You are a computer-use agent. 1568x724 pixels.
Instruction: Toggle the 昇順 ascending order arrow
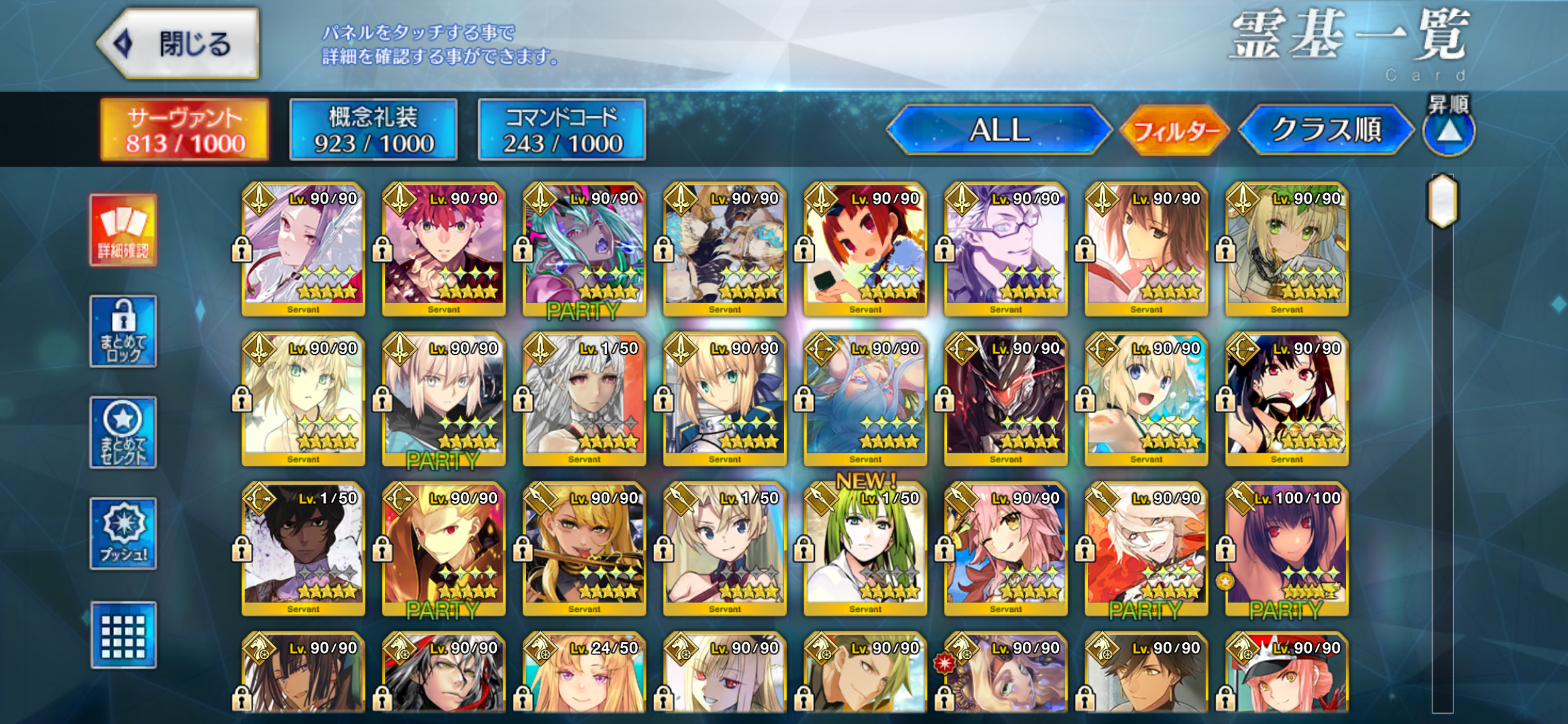point(1449,131)
